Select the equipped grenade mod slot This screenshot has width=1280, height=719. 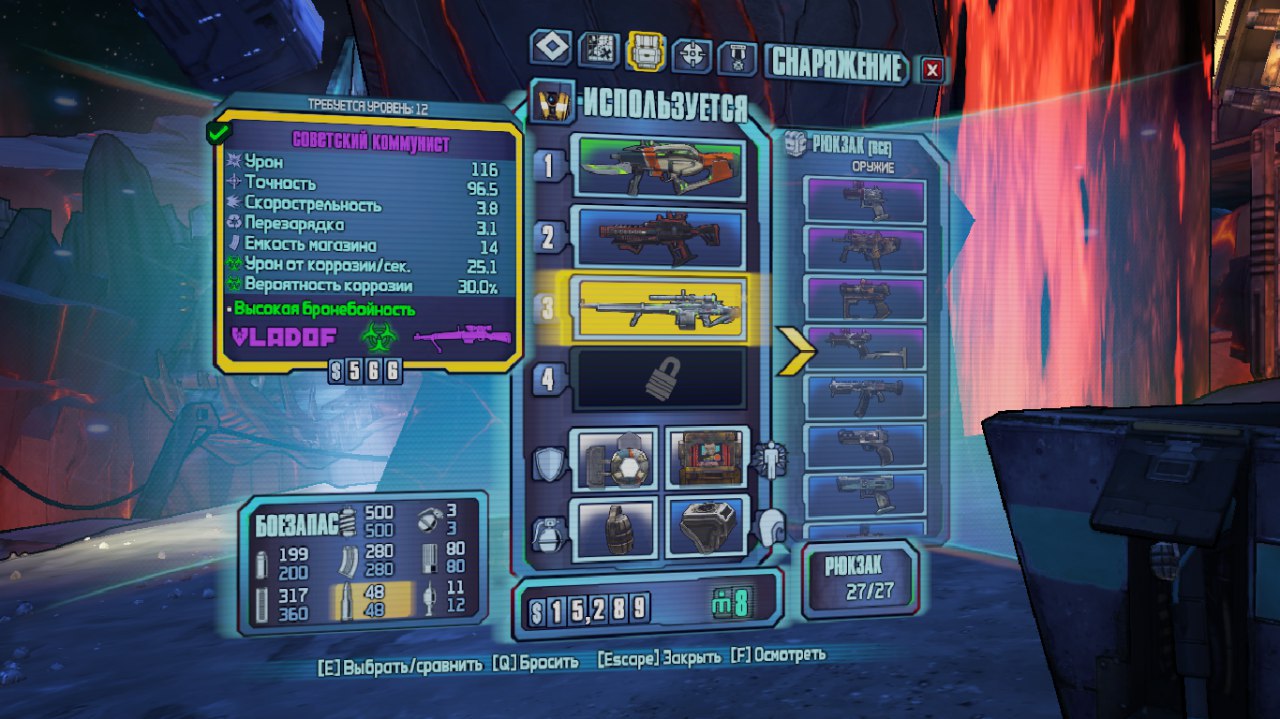click(x=614, y=527)
